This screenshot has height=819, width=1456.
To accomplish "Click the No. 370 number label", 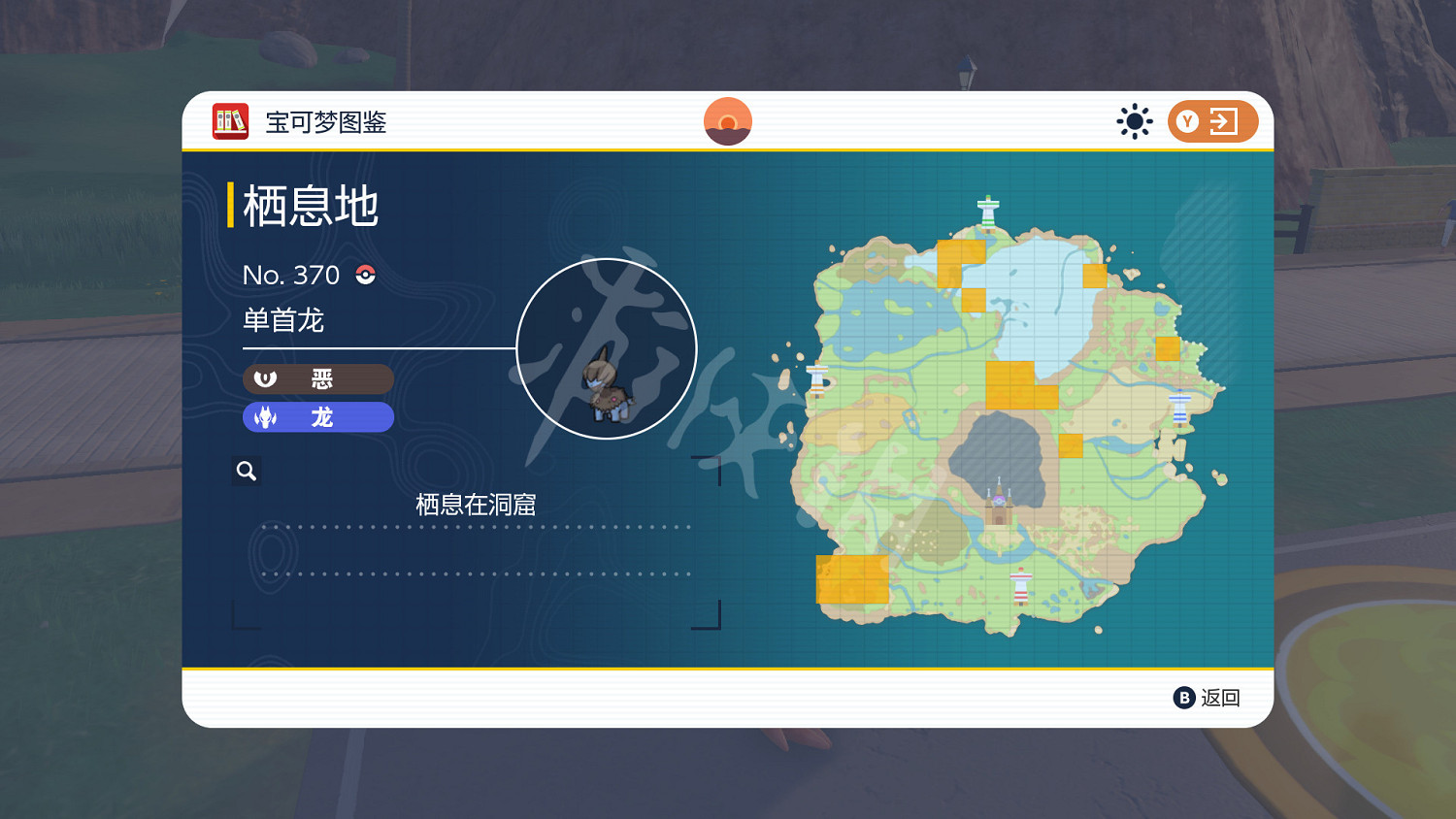I will 291,275.
